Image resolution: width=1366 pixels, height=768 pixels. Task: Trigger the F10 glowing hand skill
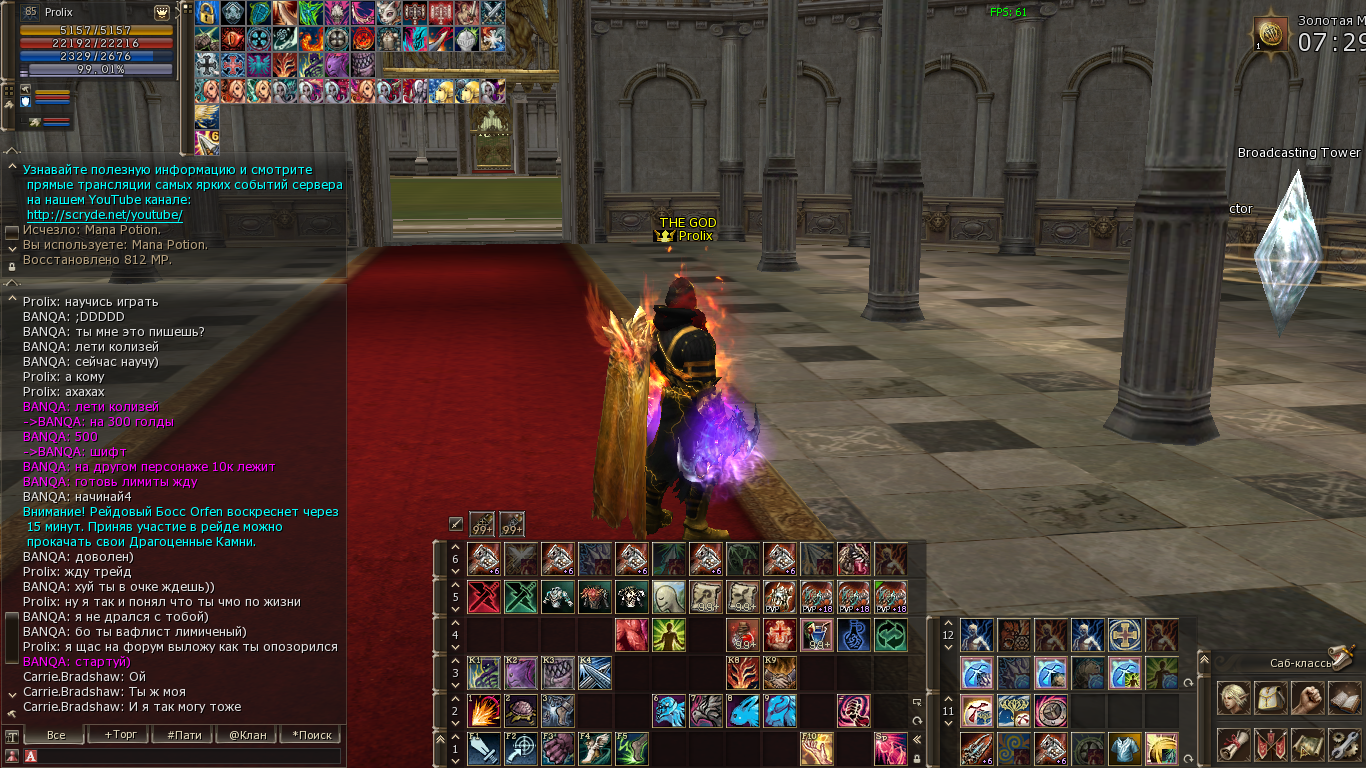(817, 749)
